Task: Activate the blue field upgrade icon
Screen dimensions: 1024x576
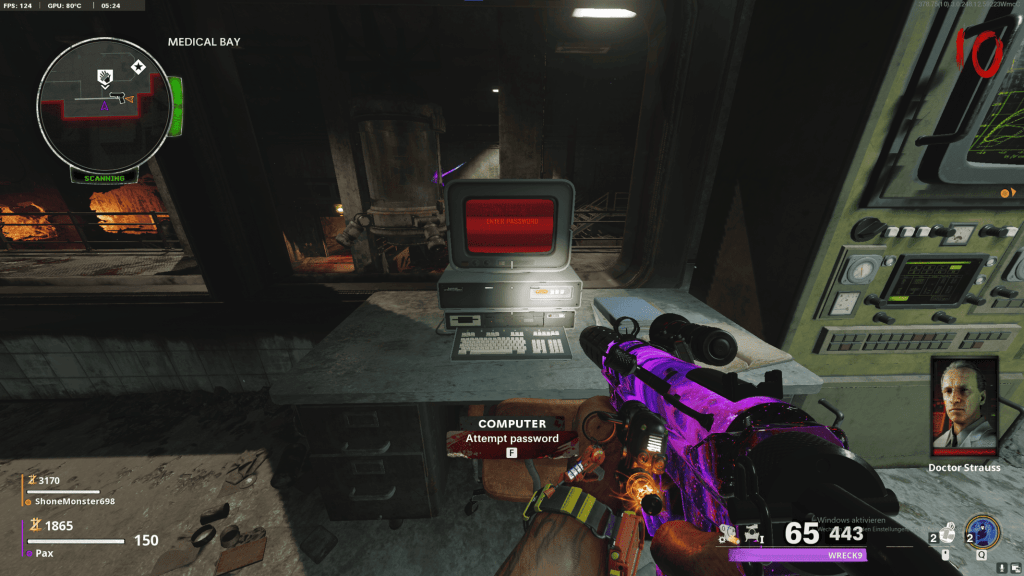Action: [981, 531]
